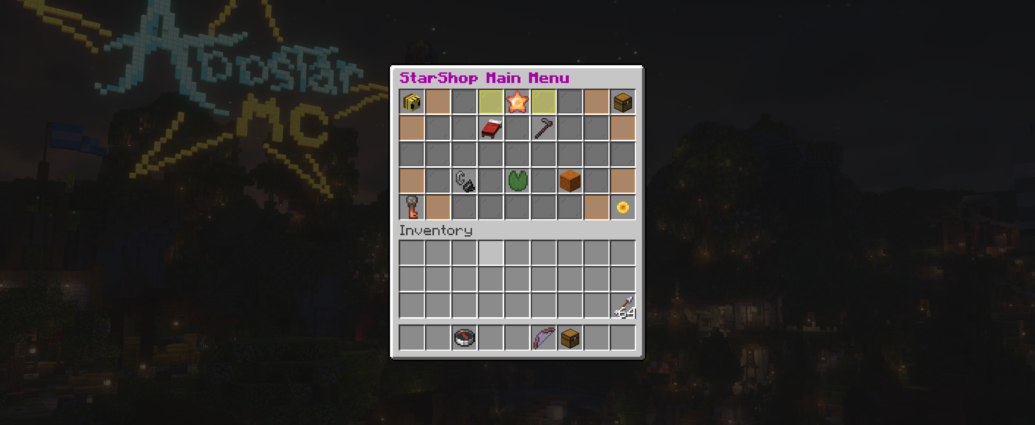Choose the bow in the hotbar
The width and height of the screenshot is (1035, 425).
tap(543, 338)
